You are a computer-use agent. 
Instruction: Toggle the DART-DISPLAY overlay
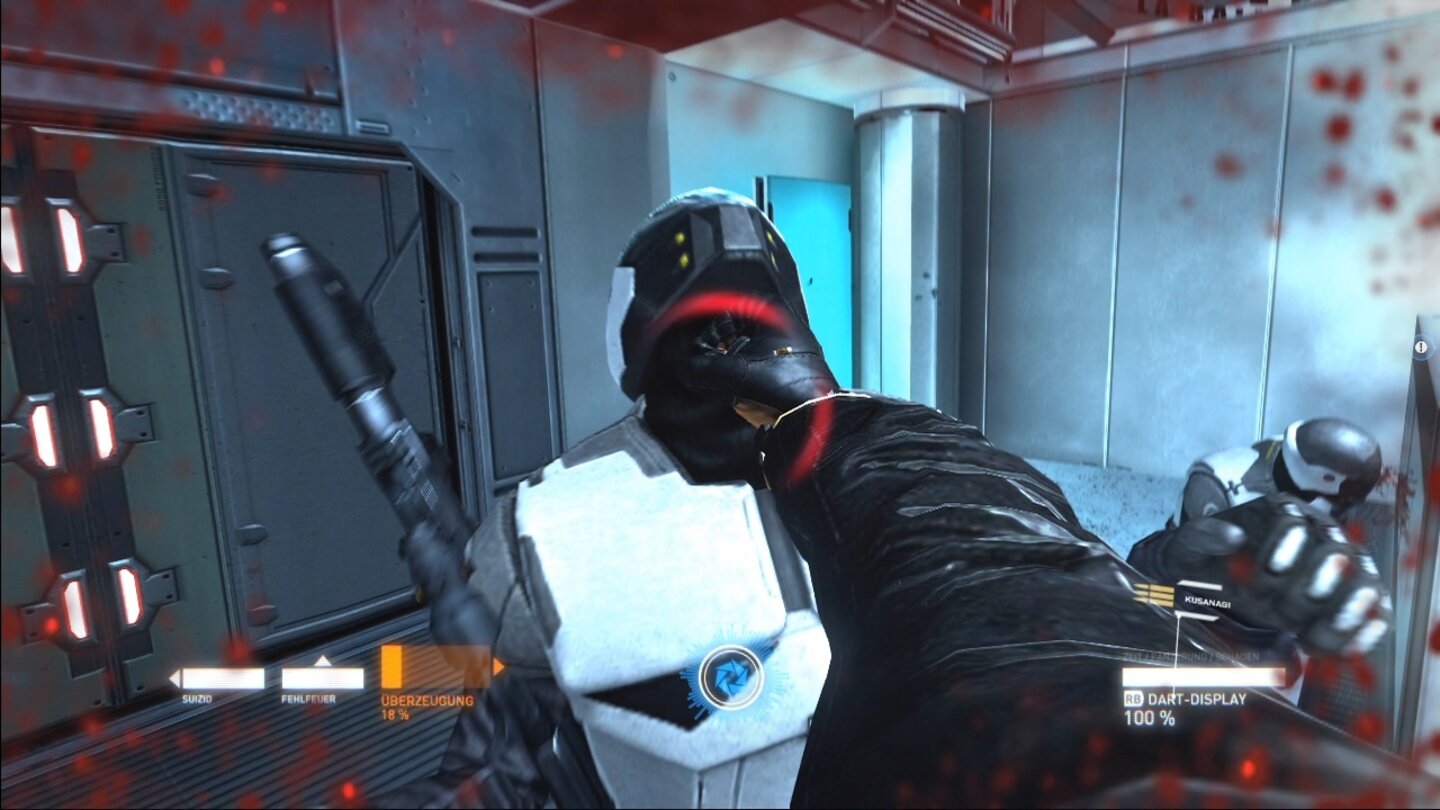1198,699
